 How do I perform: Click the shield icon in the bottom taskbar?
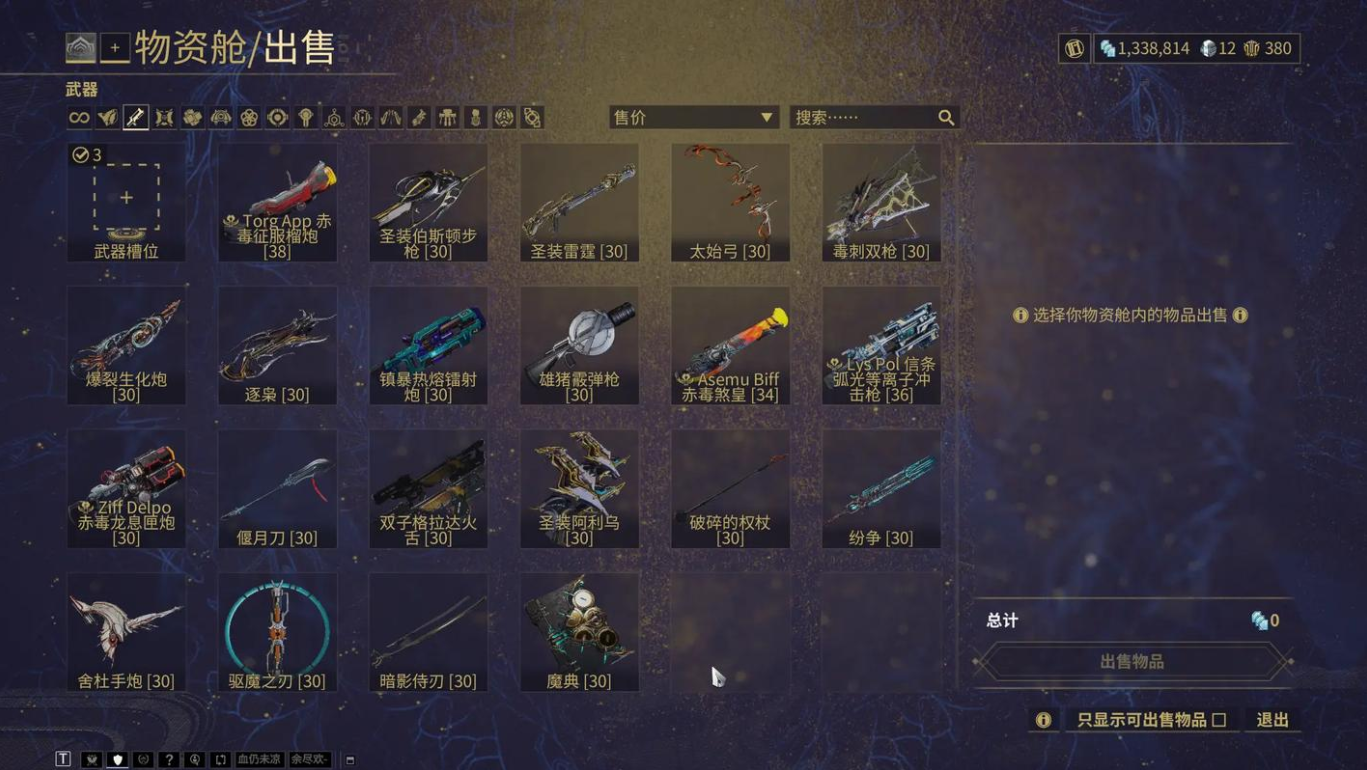(116, 758)
